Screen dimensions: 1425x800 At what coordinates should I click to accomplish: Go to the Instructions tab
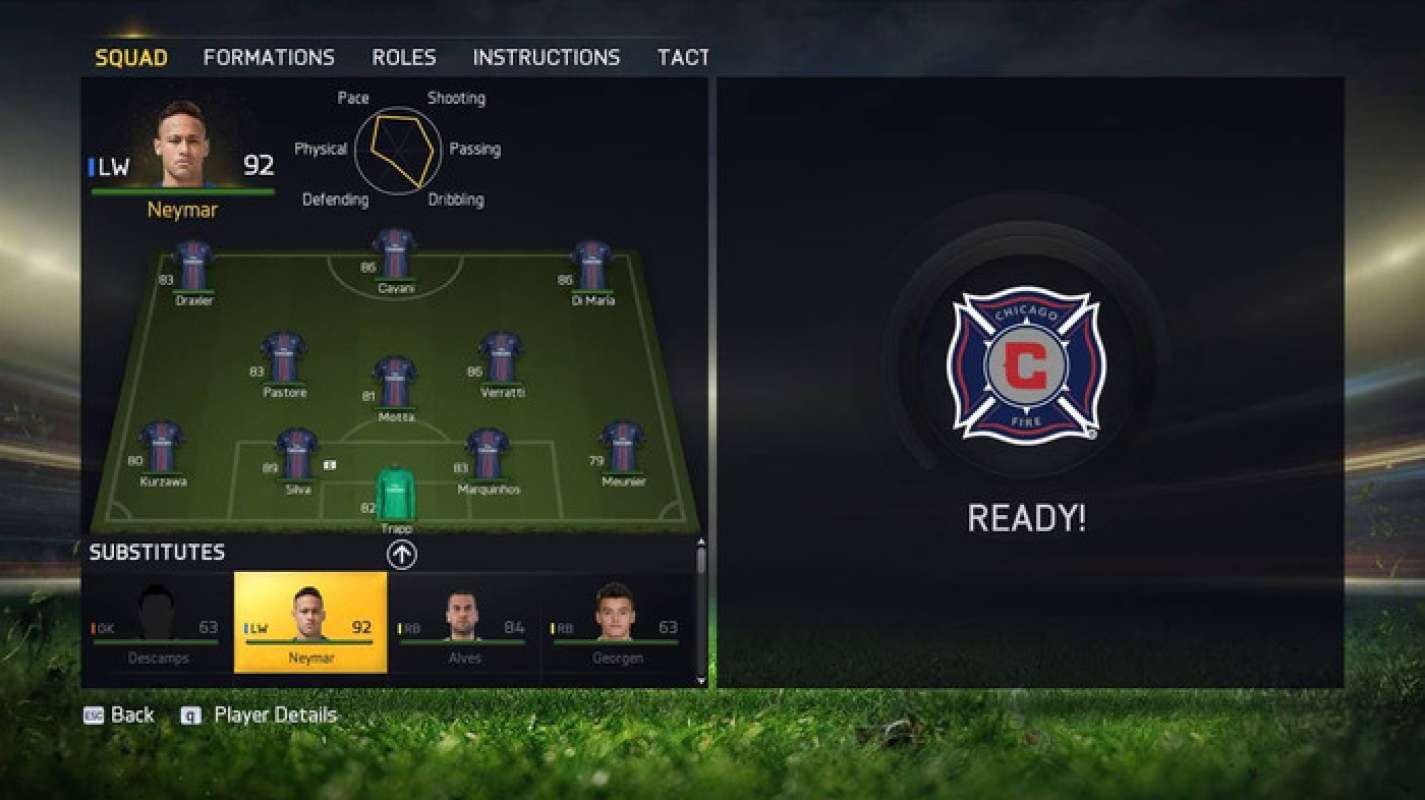tap(546, 58)
